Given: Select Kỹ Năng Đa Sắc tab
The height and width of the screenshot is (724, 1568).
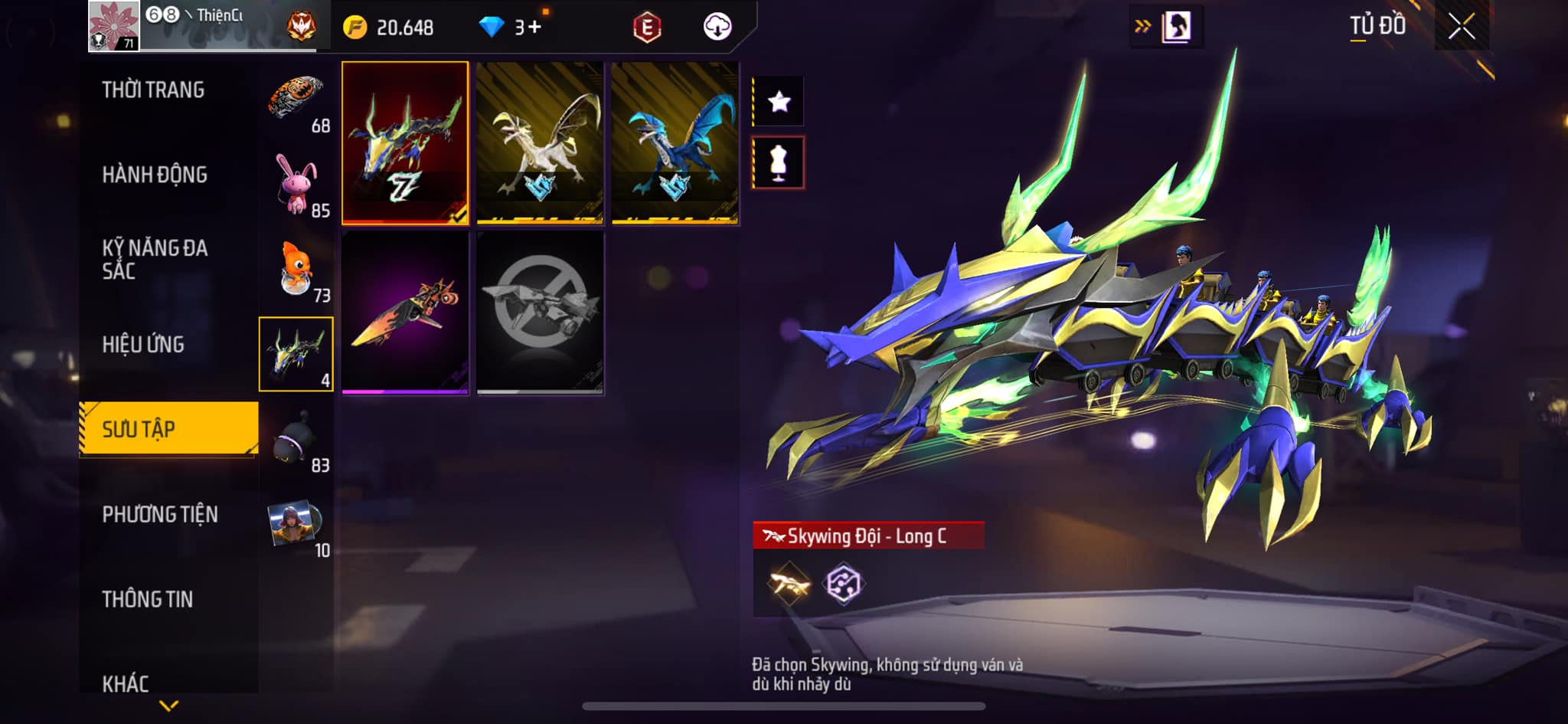Looking at the screenshot, I should coord(155,259).
